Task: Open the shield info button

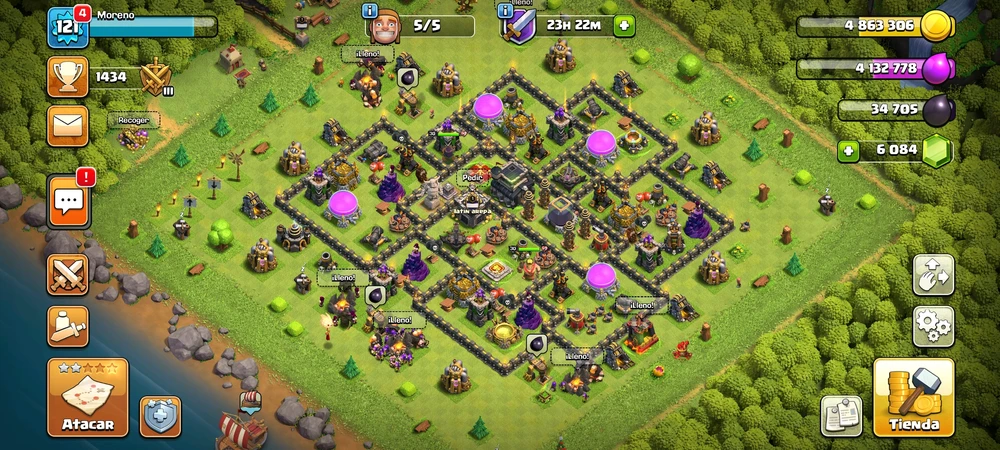Action: pos(160,416)
